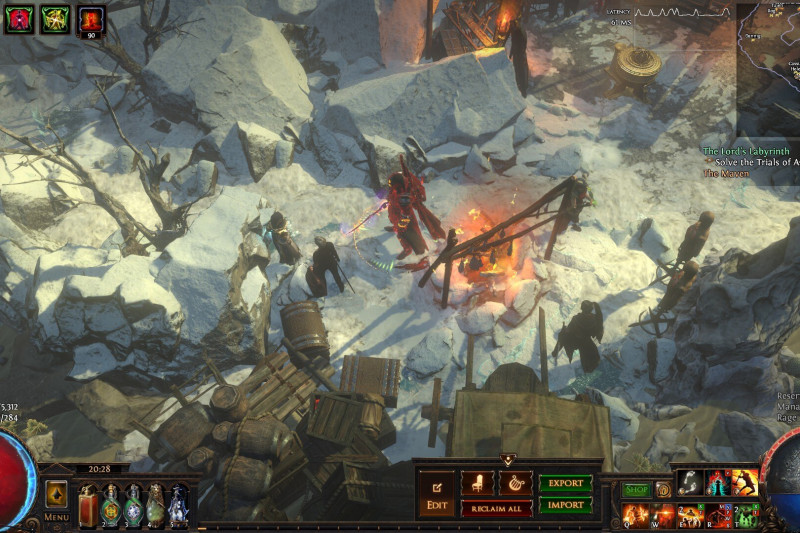The image size is (800, 533).
Task: Collapse the hideout panel with the arrow
Action: point(507,460)
